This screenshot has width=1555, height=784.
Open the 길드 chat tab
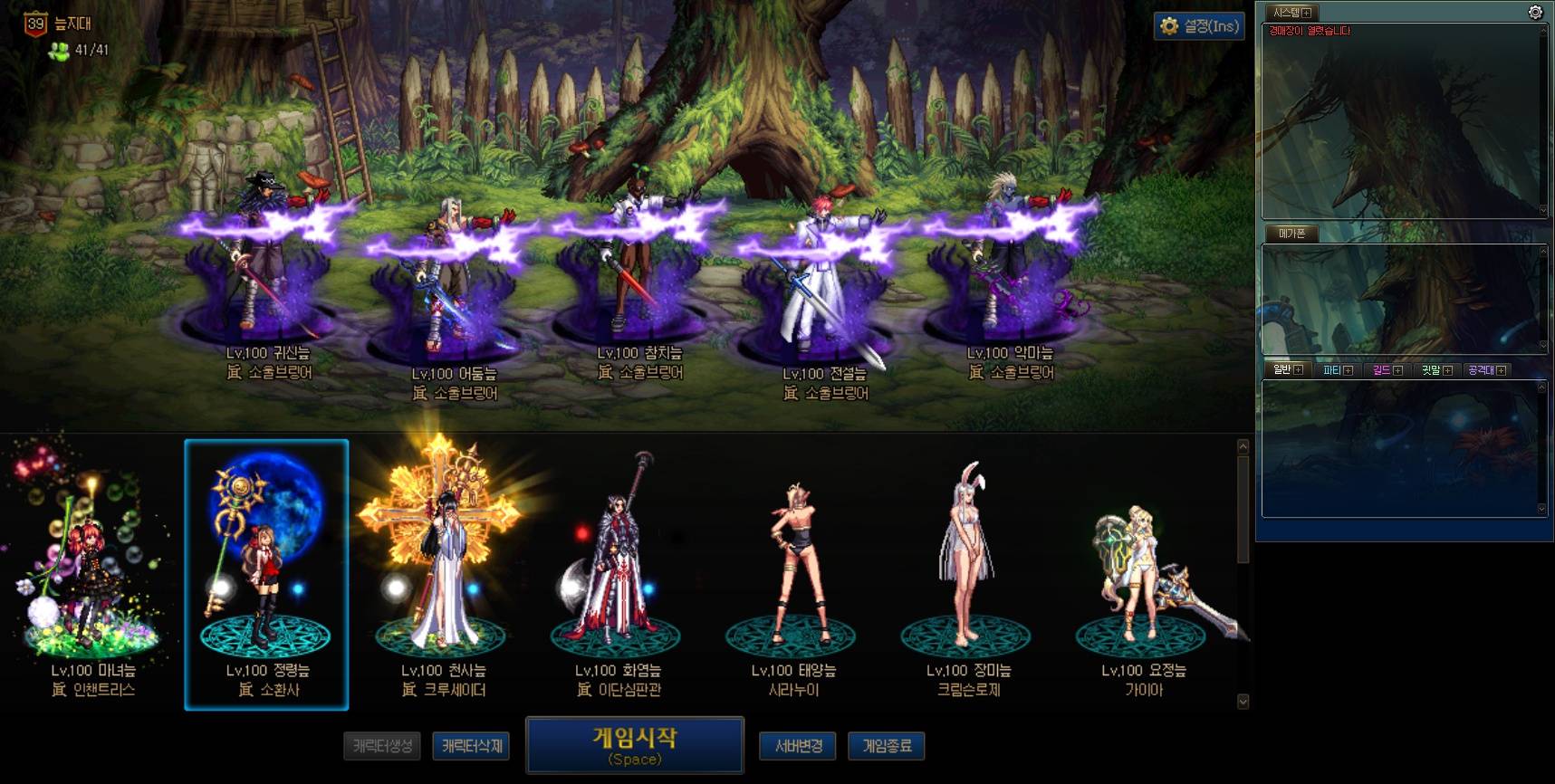pyautogui.click(x=1382, y=369)
